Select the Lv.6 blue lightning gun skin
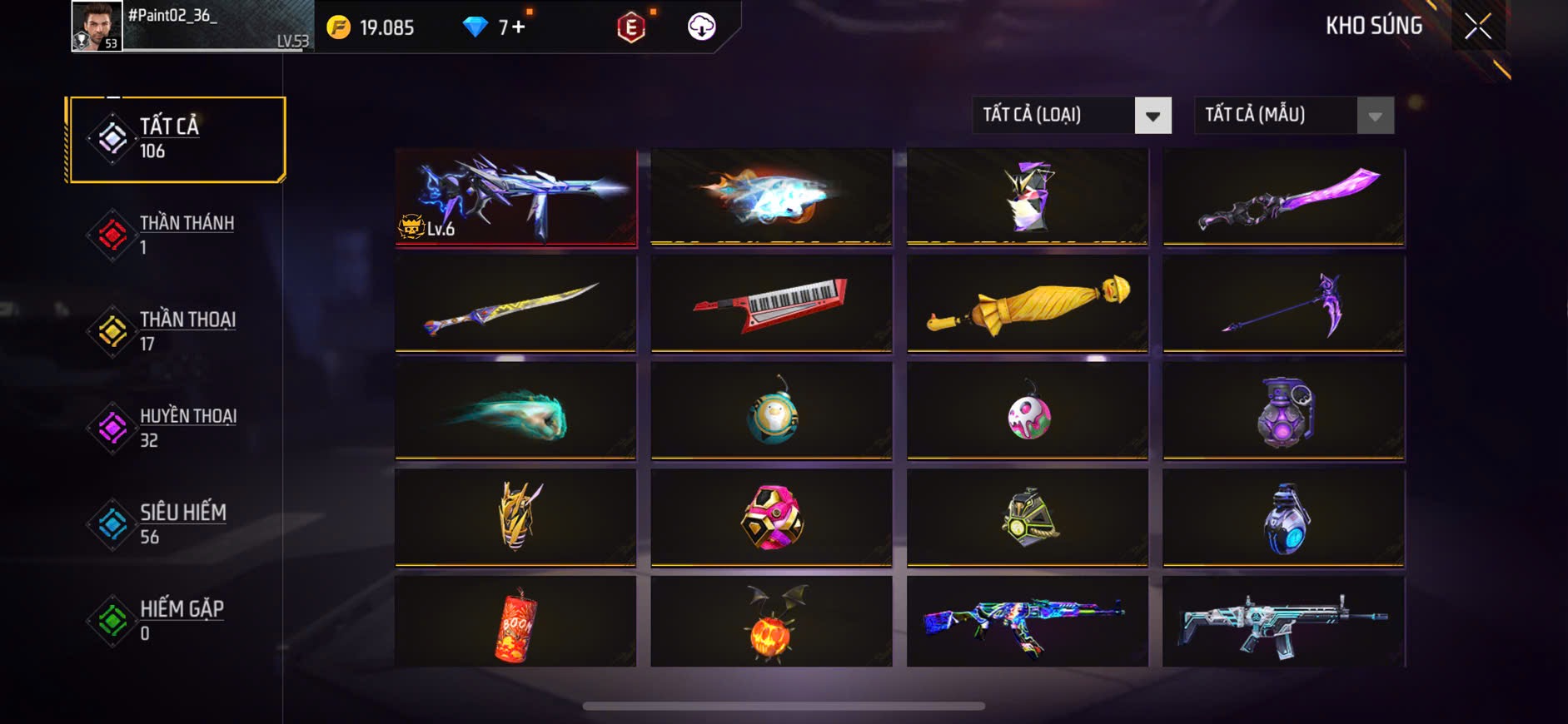The height and width of the screenshot is (724, 1568). (x=516, y=197)
